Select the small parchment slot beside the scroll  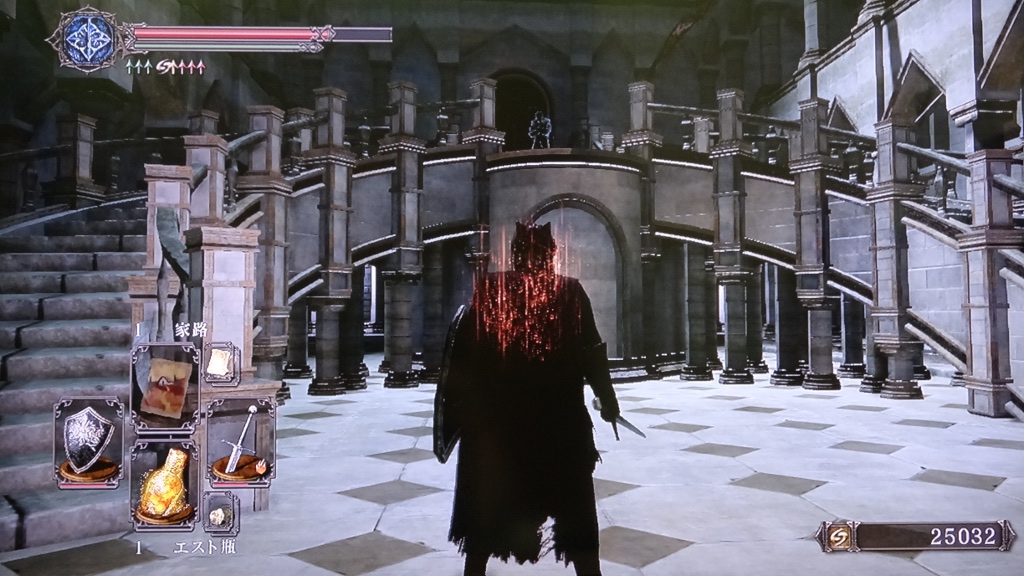[x=220, y=364]
